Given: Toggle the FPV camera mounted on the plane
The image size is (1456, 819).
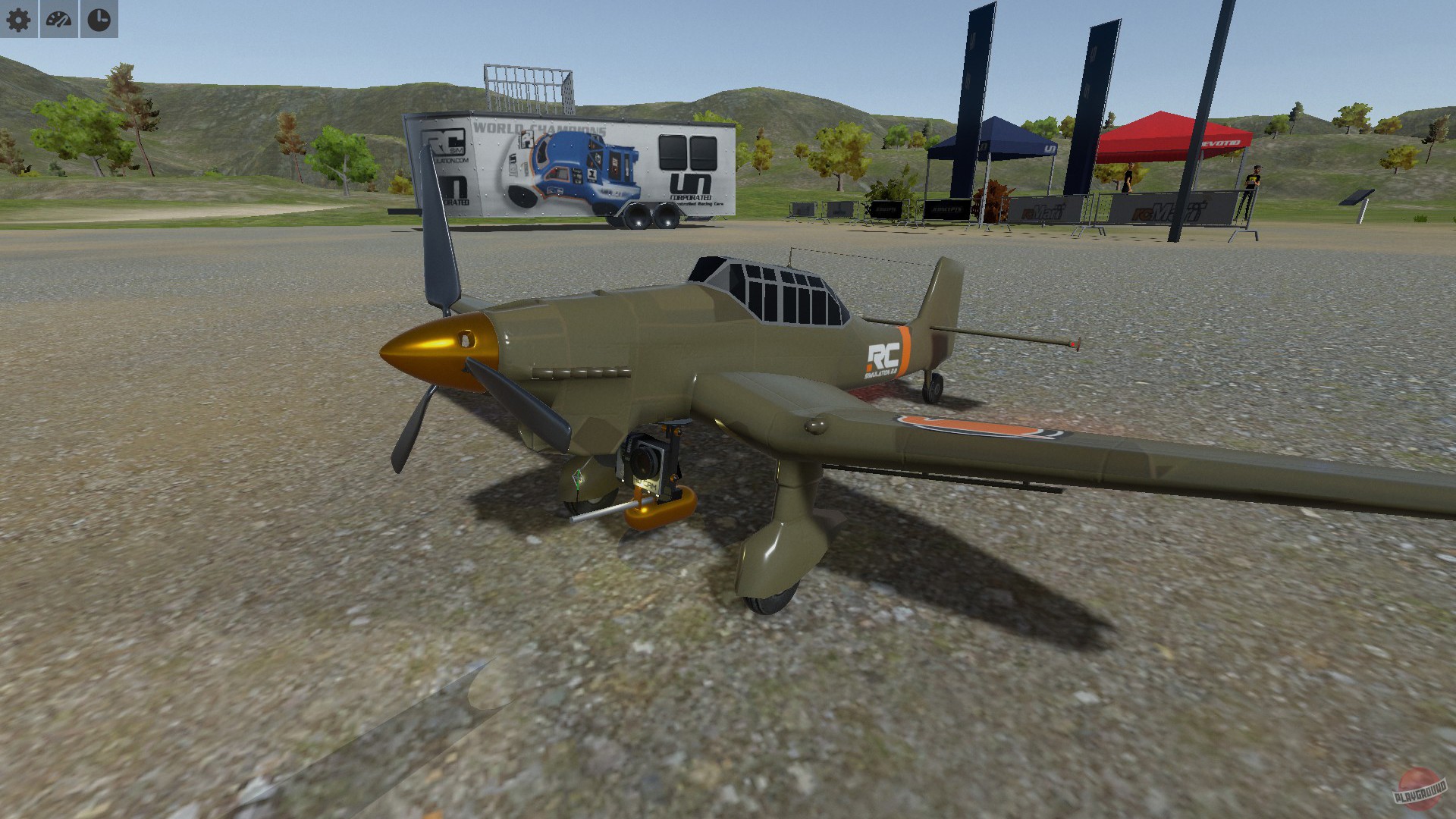Looking at the screenshot, I should pyautogui.click(x=645, y=455).
